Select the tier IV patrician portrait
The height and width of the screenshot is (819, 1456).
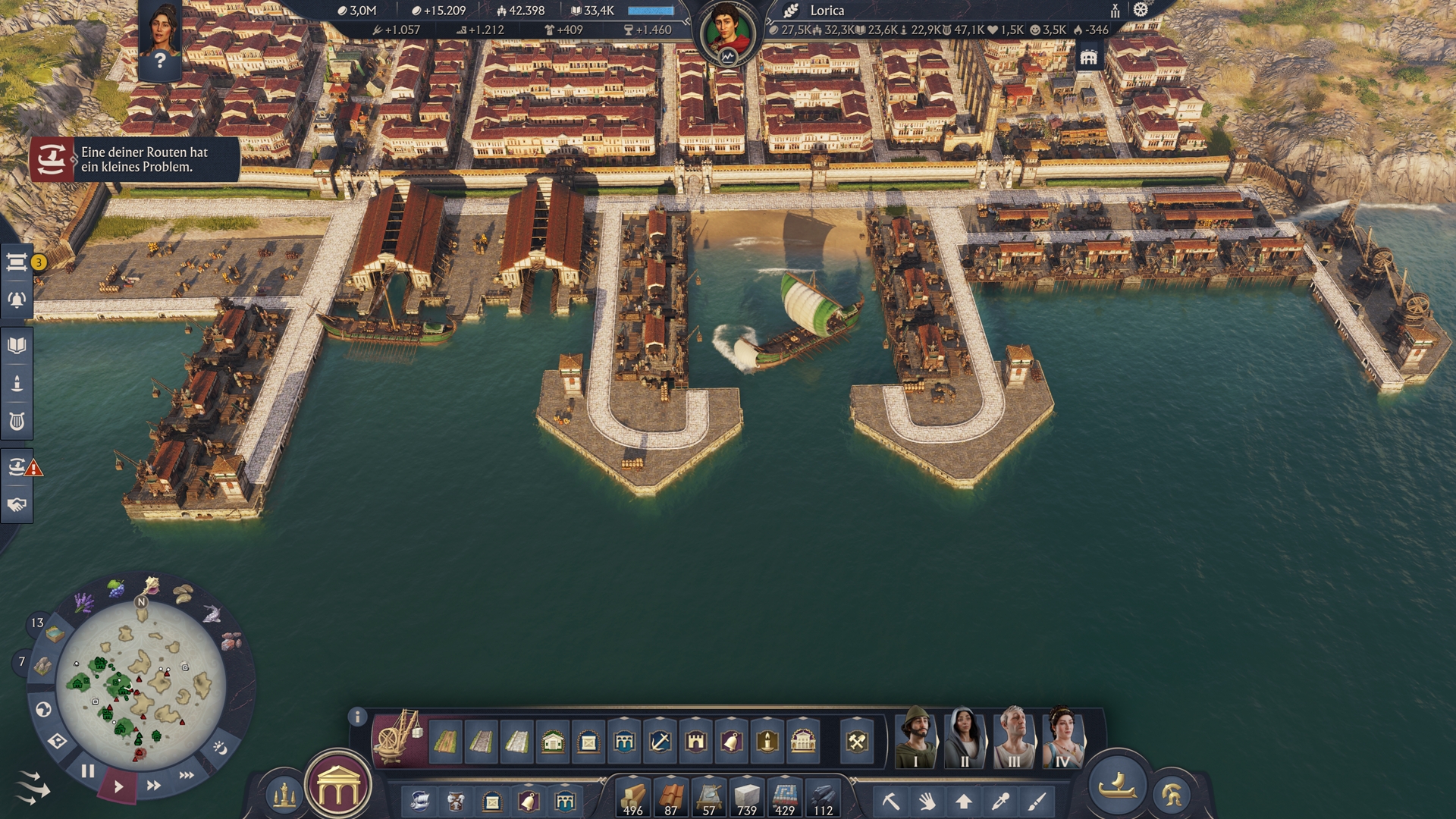coord(1062,738)
